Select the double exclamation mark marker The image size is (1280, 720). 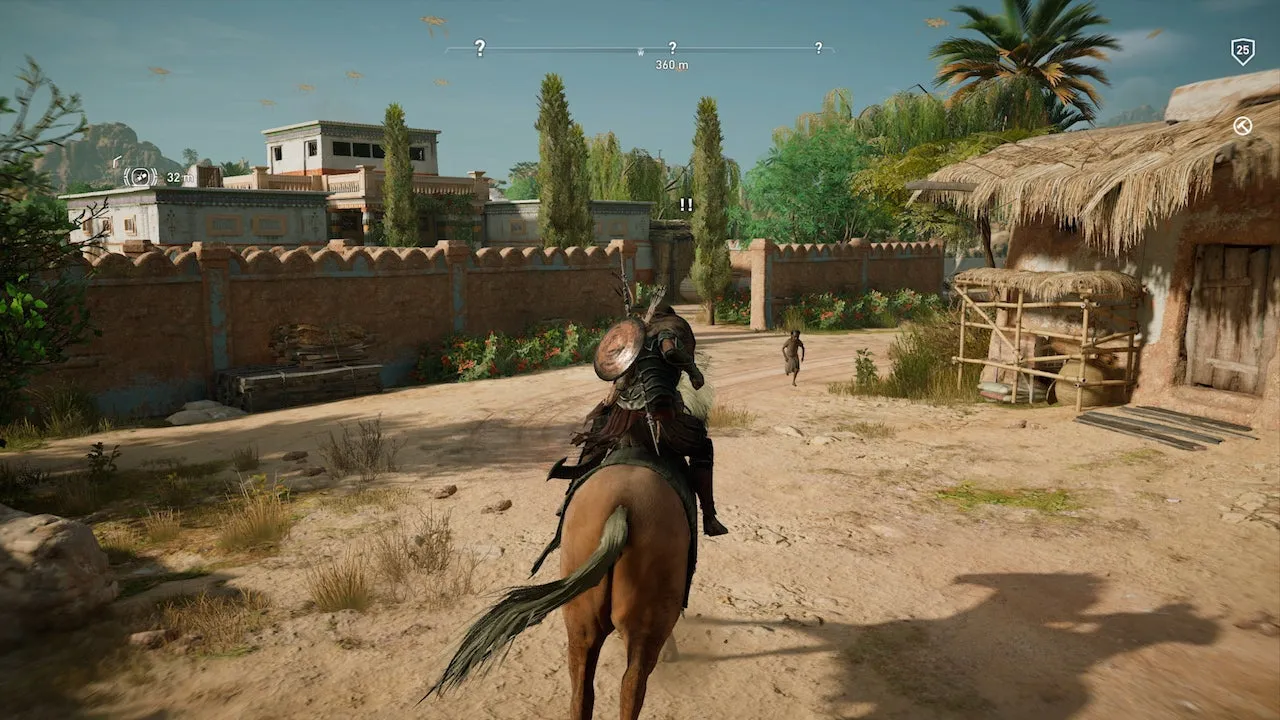(x=686, y=204)
